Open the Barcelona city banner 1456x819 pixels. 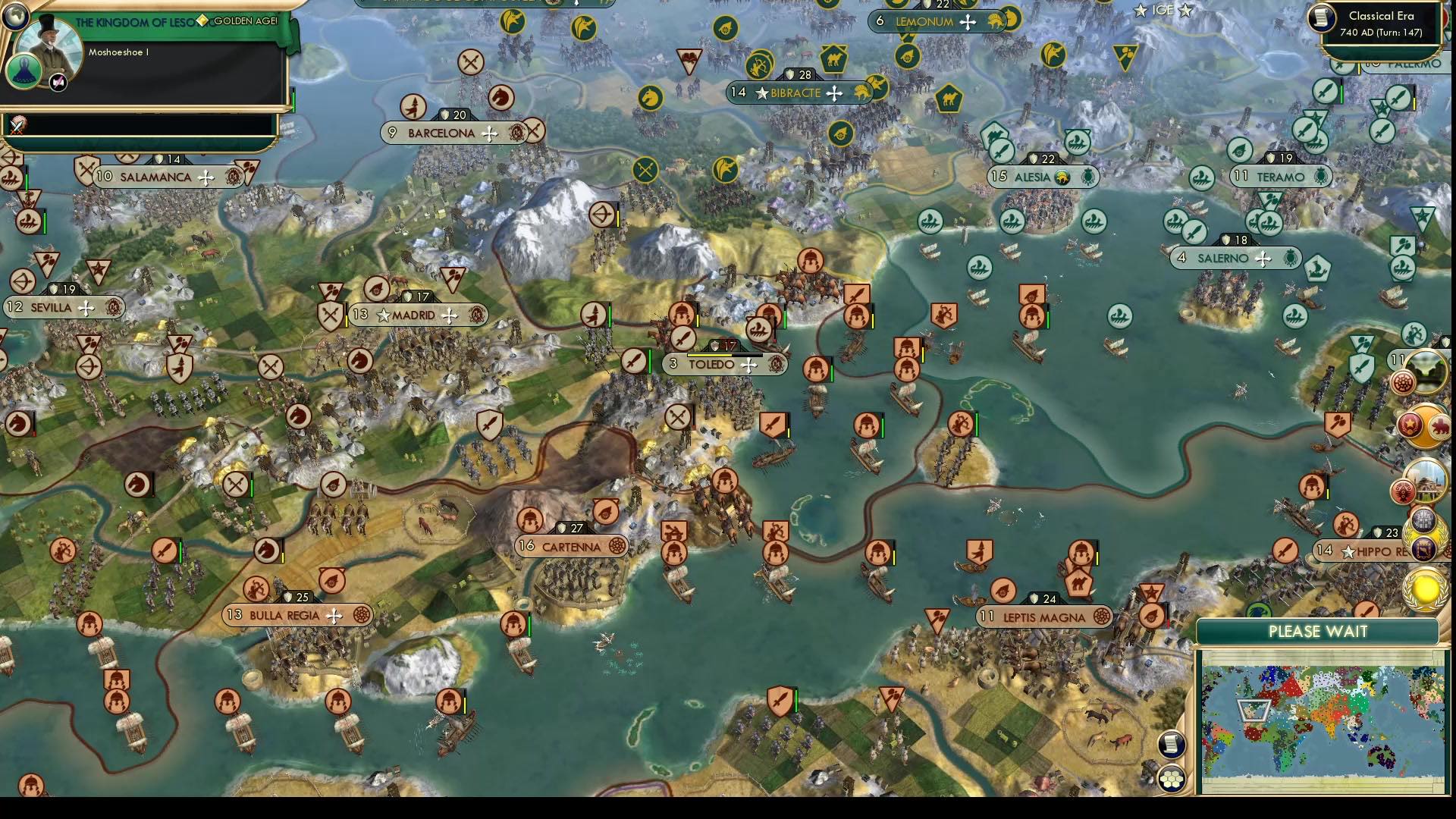tap(440, 132)
